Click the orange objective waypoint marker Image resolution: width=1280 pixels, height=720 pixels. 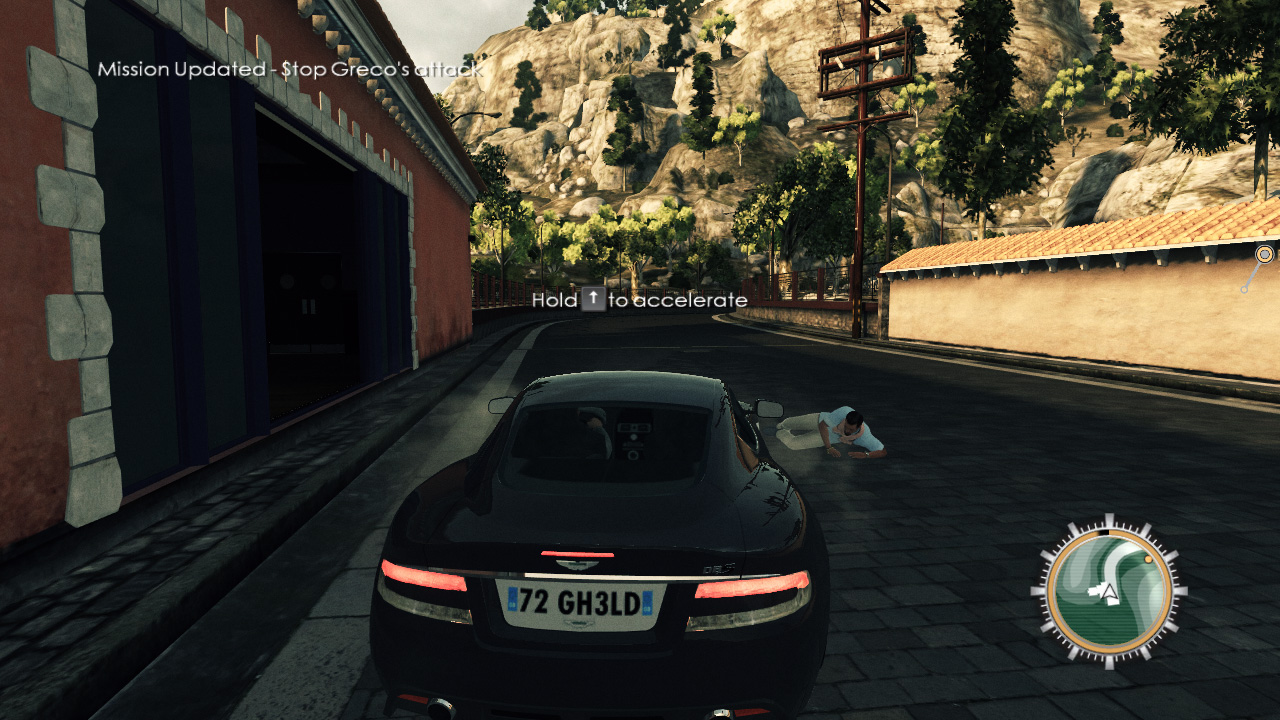[x=1264, y=254]
